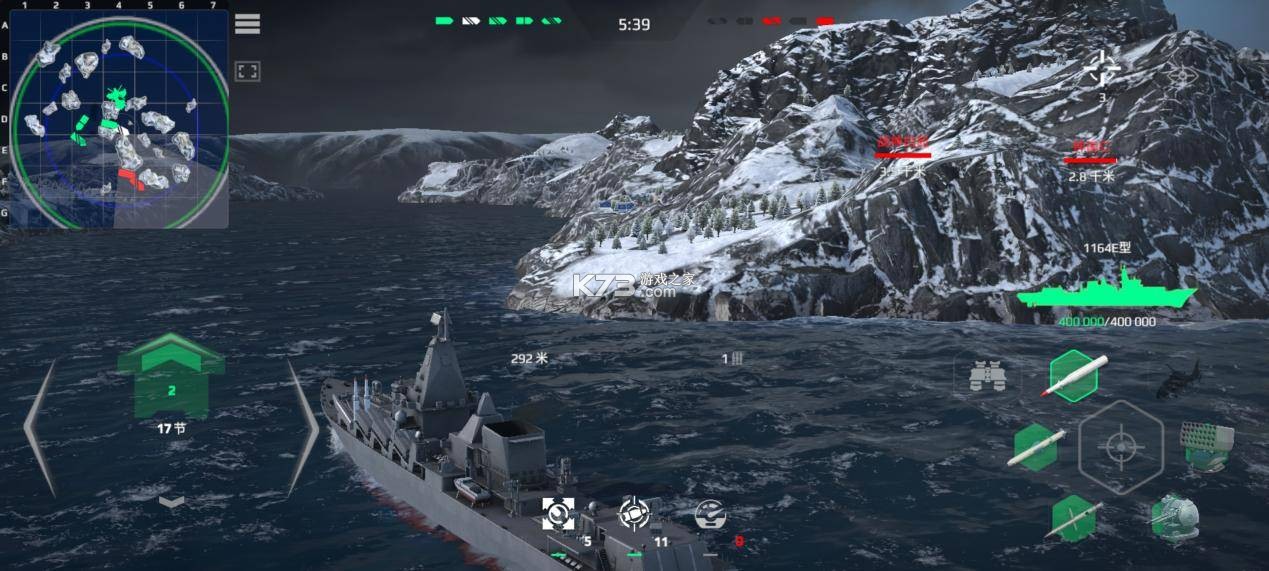This screenshot has height=571, width=1269.
Task: Steer the ship right with the right arrow
Action: click(x=302, y=427)
